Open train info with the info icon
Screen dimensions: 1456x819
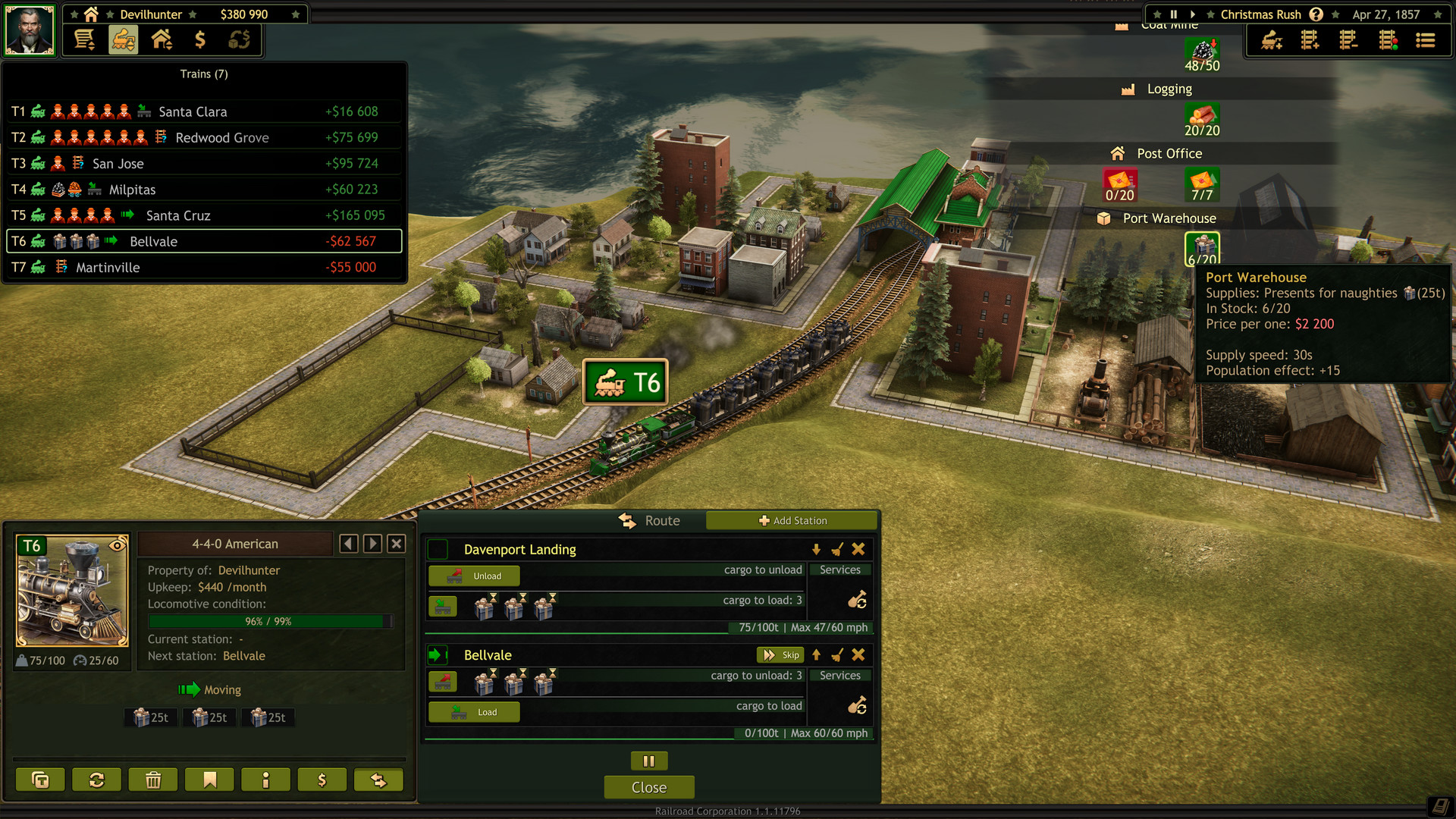tap(265, 779)
